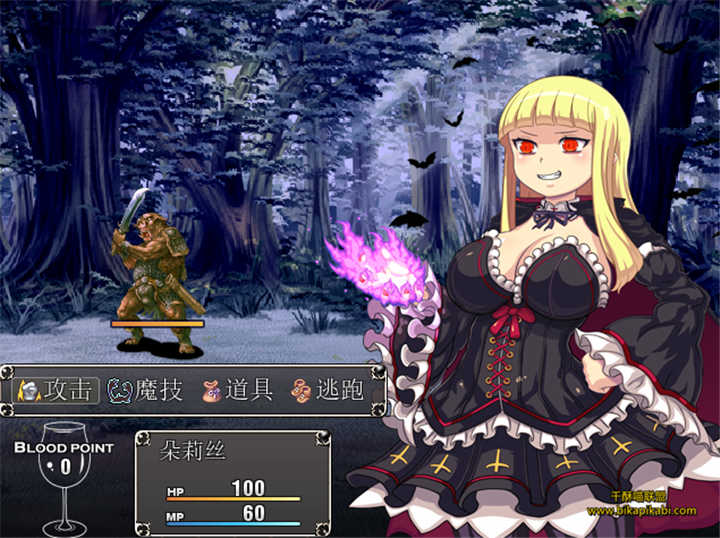This screenshot has height=538, width=720.
Task: Select 逃跑 to flee the battle
Action: coord(327,390)
